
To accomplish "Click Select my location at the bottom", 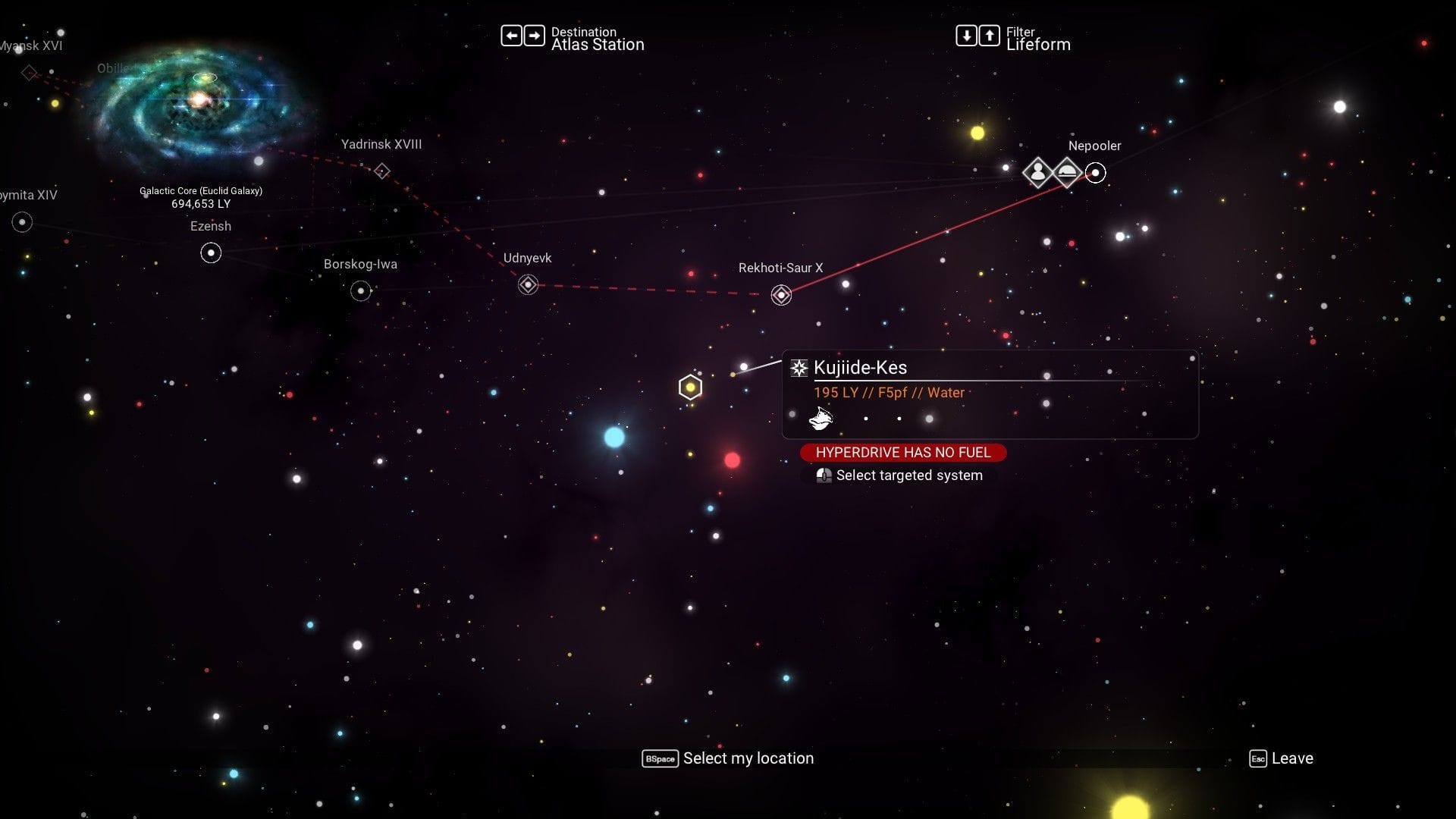I will [x=747, y=758].
